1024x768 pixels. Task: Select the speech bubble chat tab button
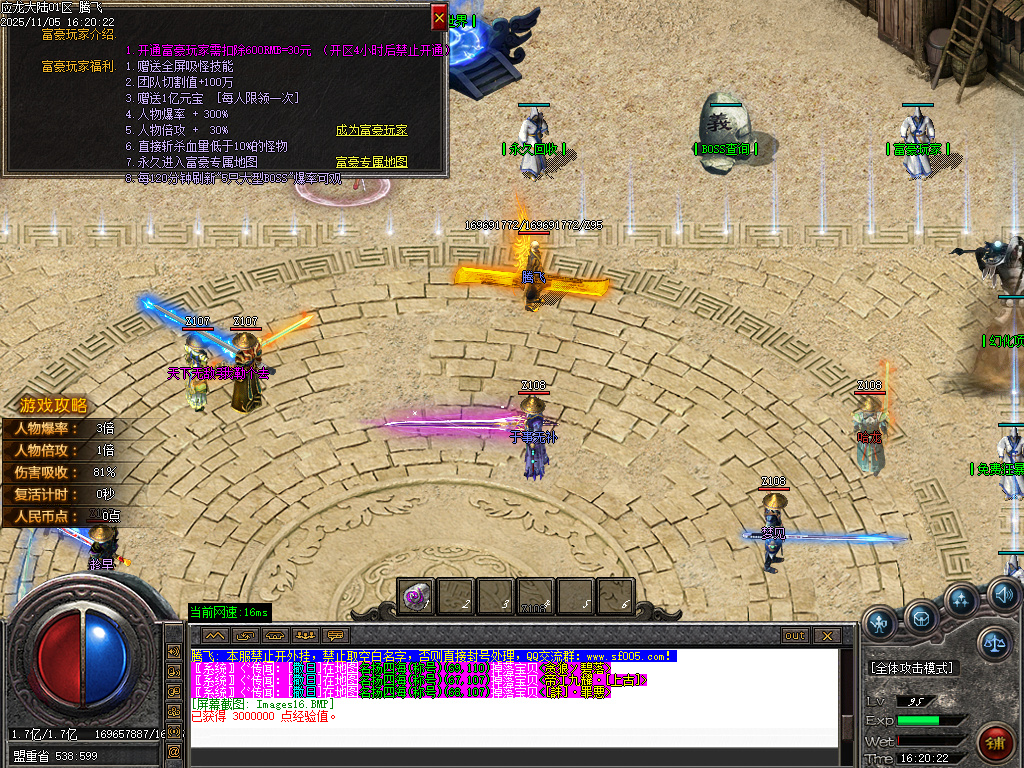(x=335, y=635)
